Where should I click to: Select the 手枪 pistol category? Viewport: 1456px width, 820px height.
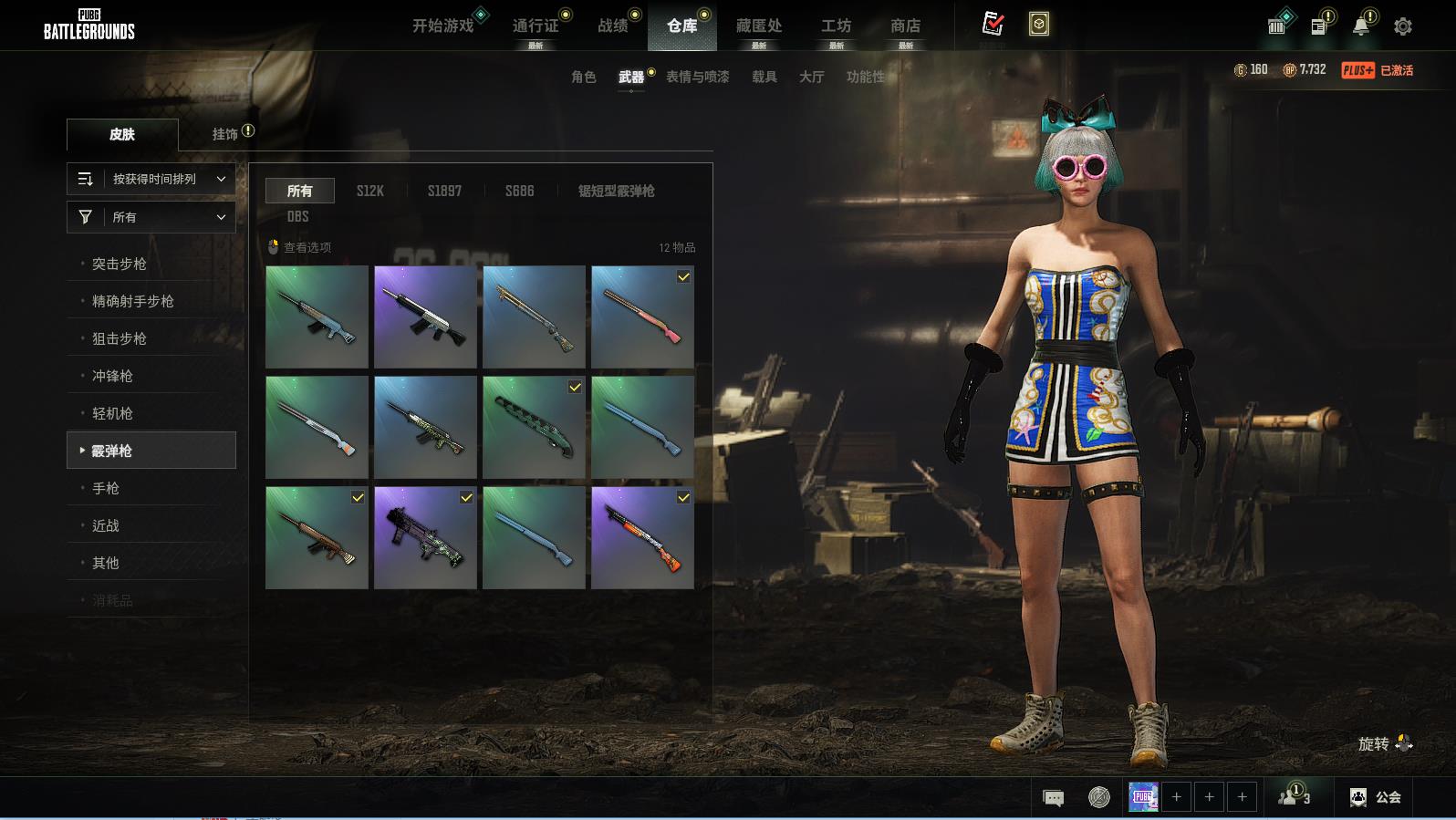click(x=106, y=488)
